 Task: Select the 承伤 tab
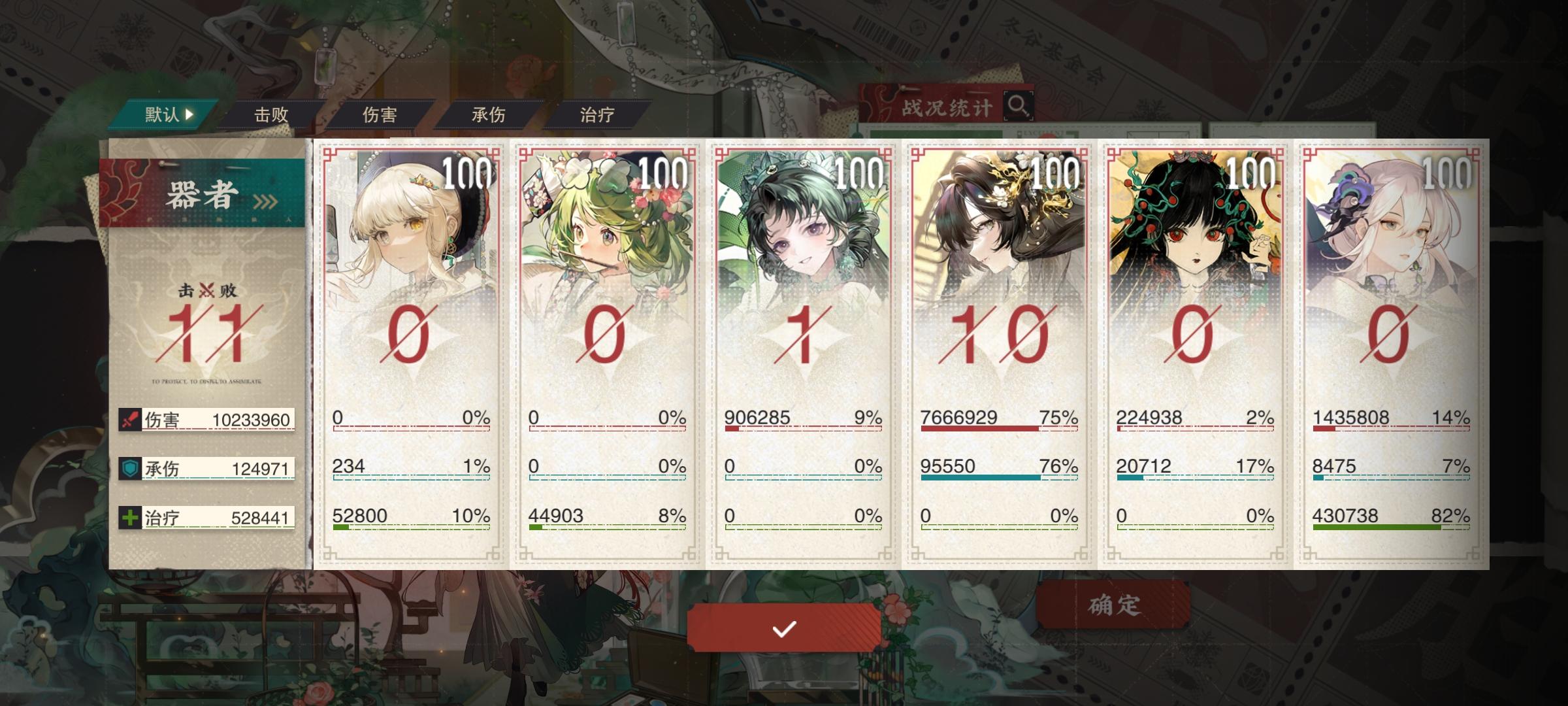click(x=489, y=112)
